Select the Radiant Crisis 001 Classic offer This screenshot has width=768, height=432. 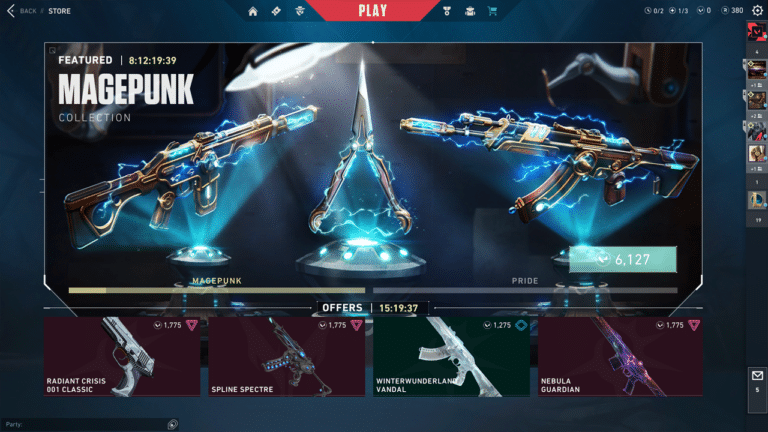click(x=122, y=356)
